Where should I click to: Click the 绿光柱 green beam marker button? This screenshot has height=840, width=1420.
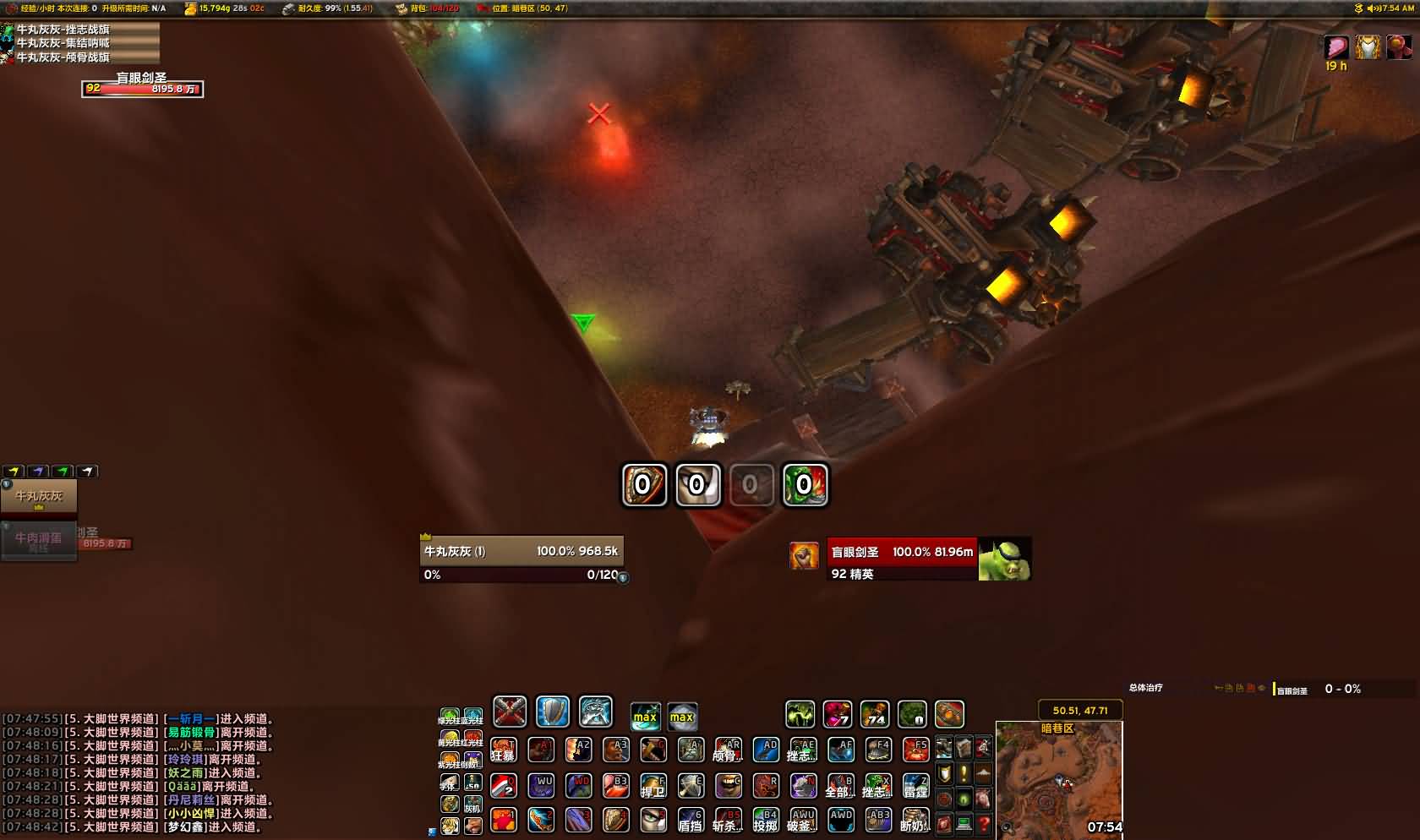450,717
